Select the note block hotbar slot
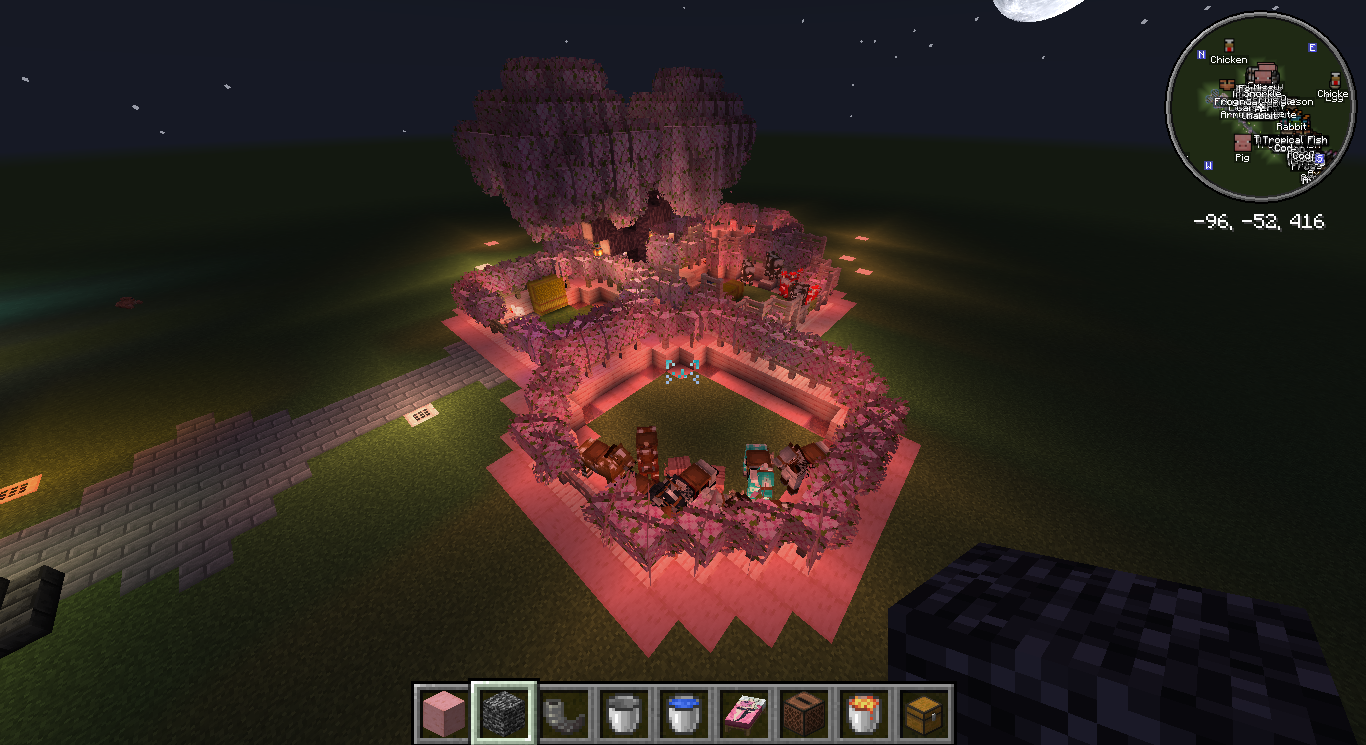 (x=802, y=714)
